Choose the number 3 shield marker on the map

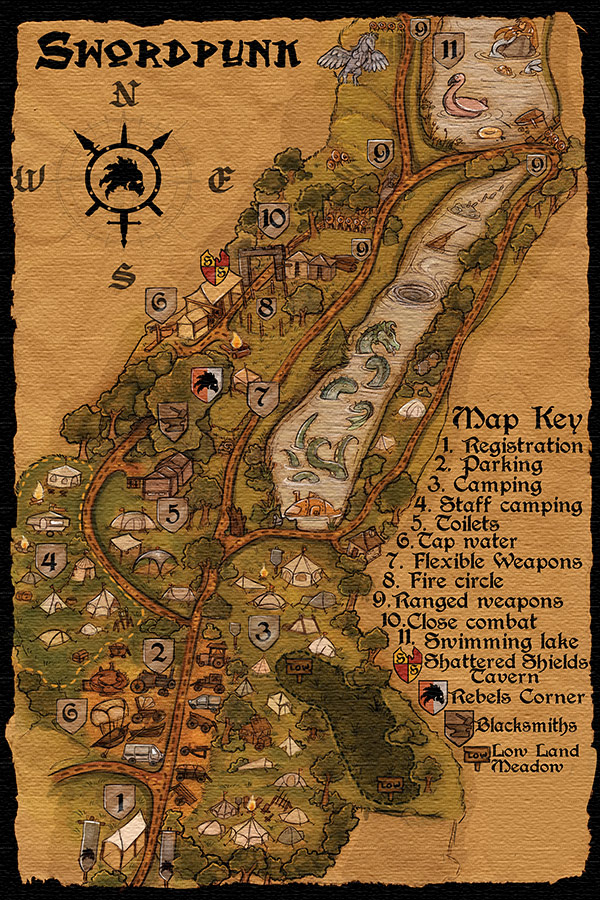click(263, 632)
